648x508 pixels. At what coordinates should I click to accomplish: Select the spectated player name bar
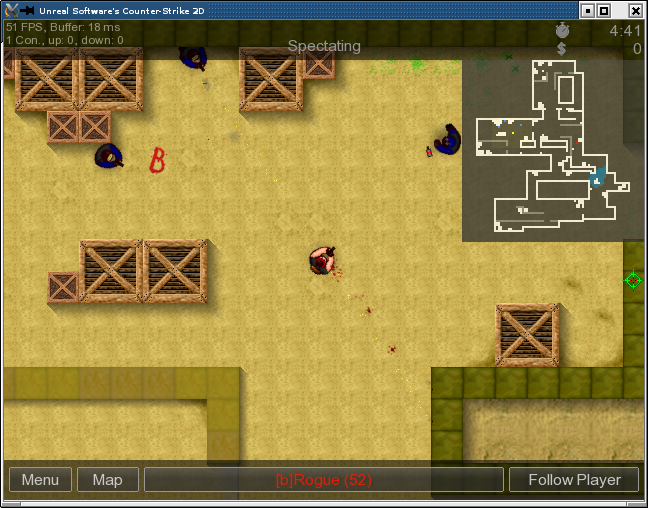[323, 480]
